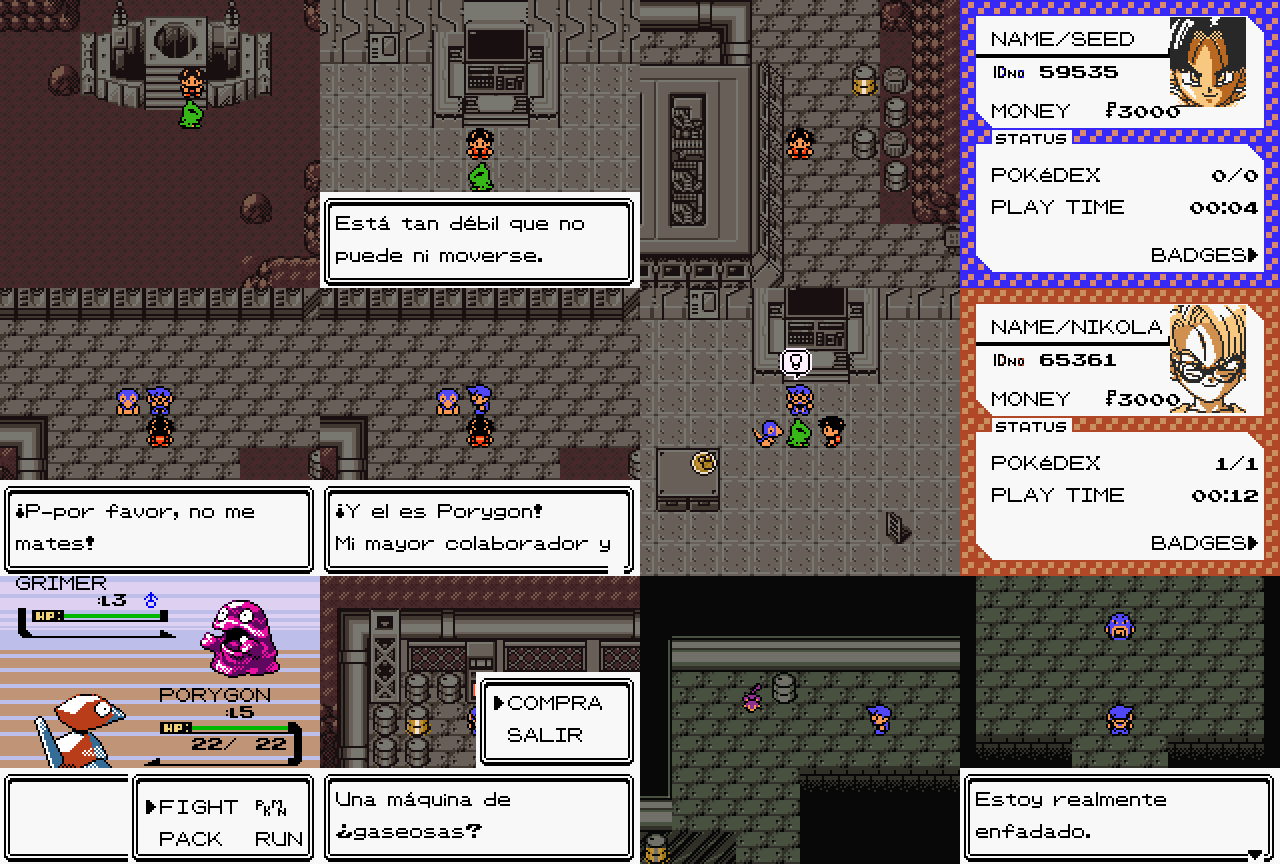
Task: Select SALIR to exit the menu
Action: pyautogui.click(x=544, y=735)
